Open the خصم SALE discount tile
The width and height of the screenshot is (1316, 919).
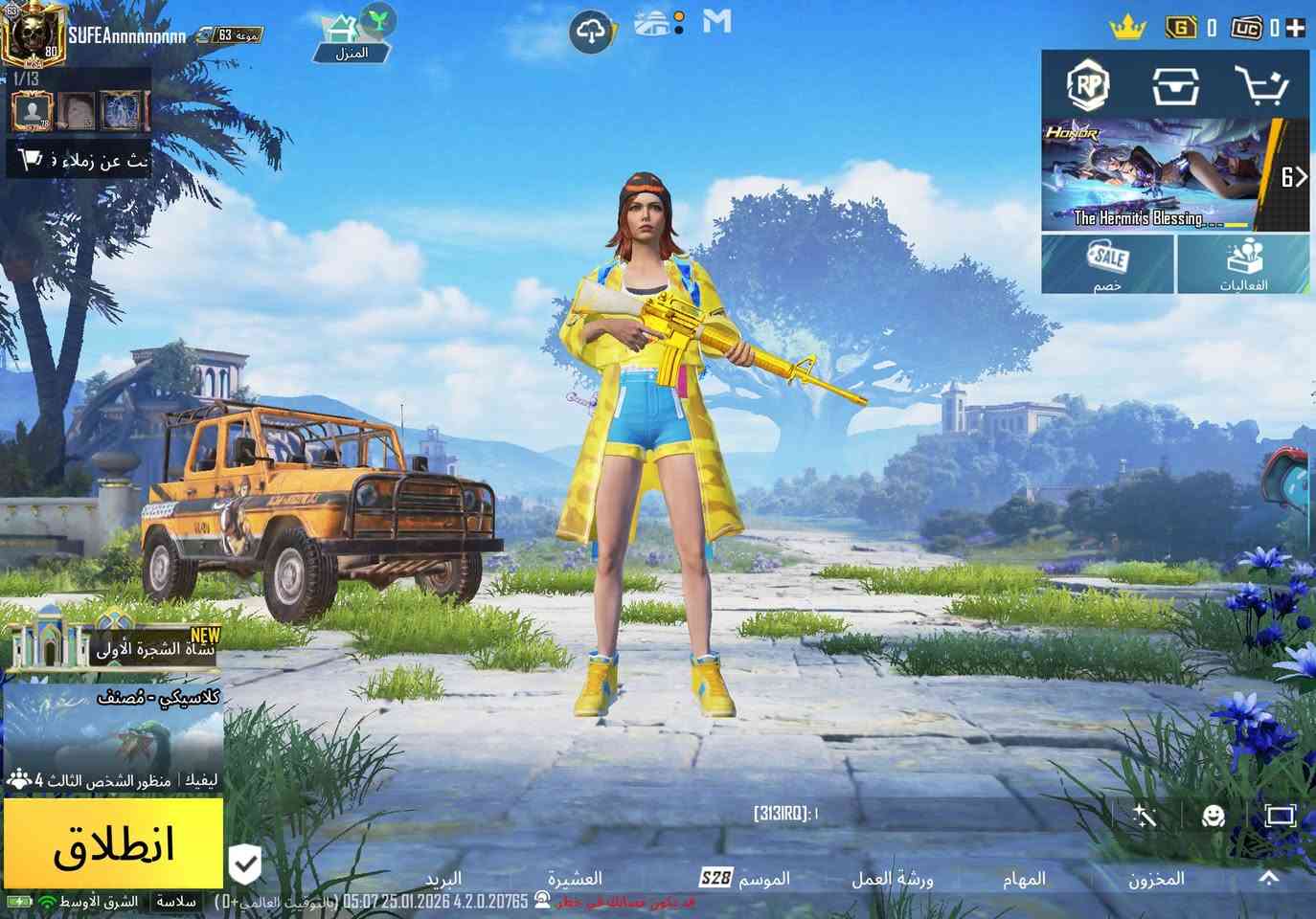coord(1107,263)
